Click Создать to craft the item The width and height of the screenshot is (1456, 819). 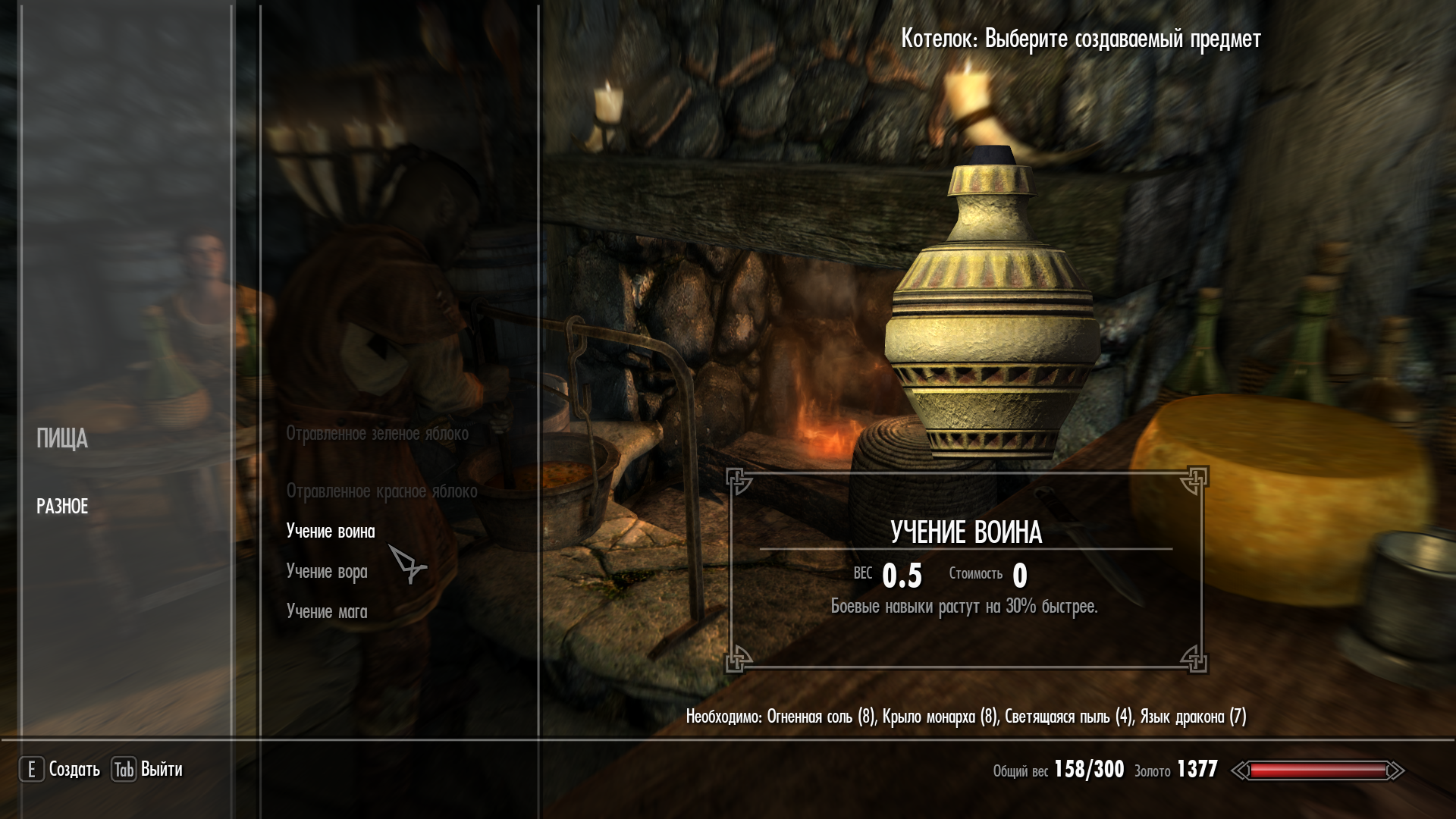pos(74,770)
